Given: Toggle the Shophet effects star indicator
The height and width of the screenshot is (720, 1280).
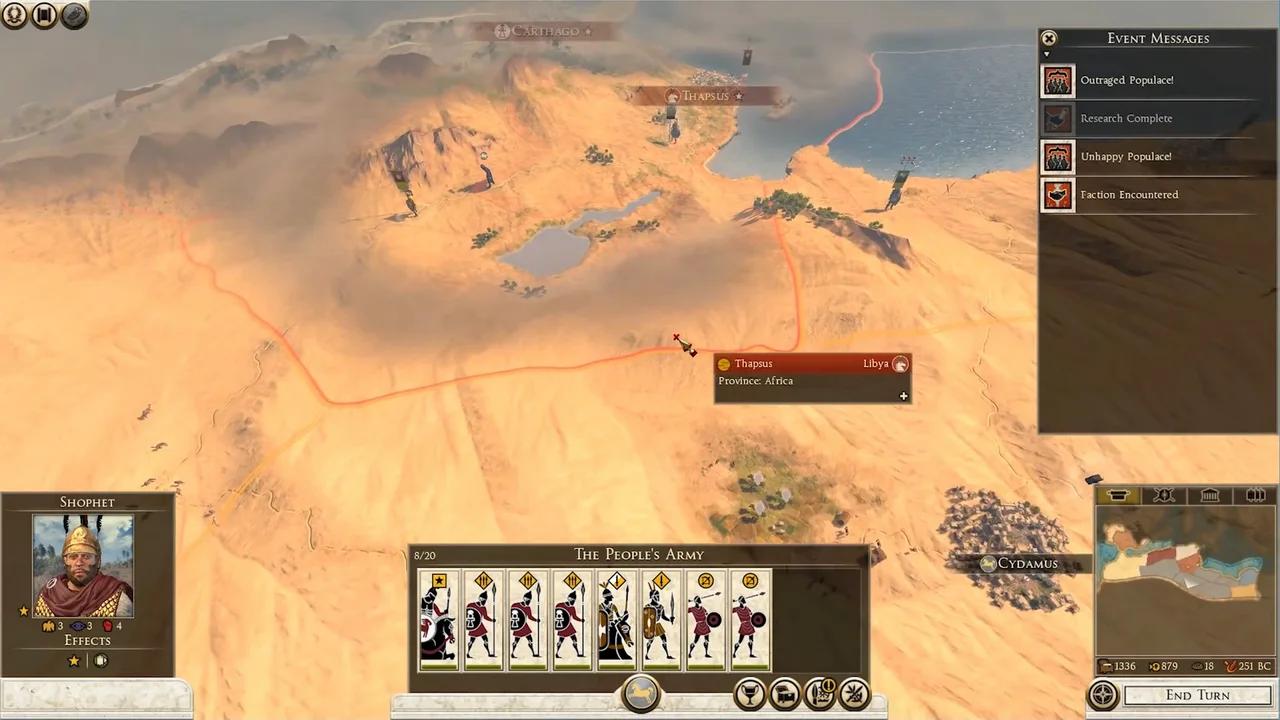Looking at the screenshot, I should pyautogui.click(x=73, y=660).
